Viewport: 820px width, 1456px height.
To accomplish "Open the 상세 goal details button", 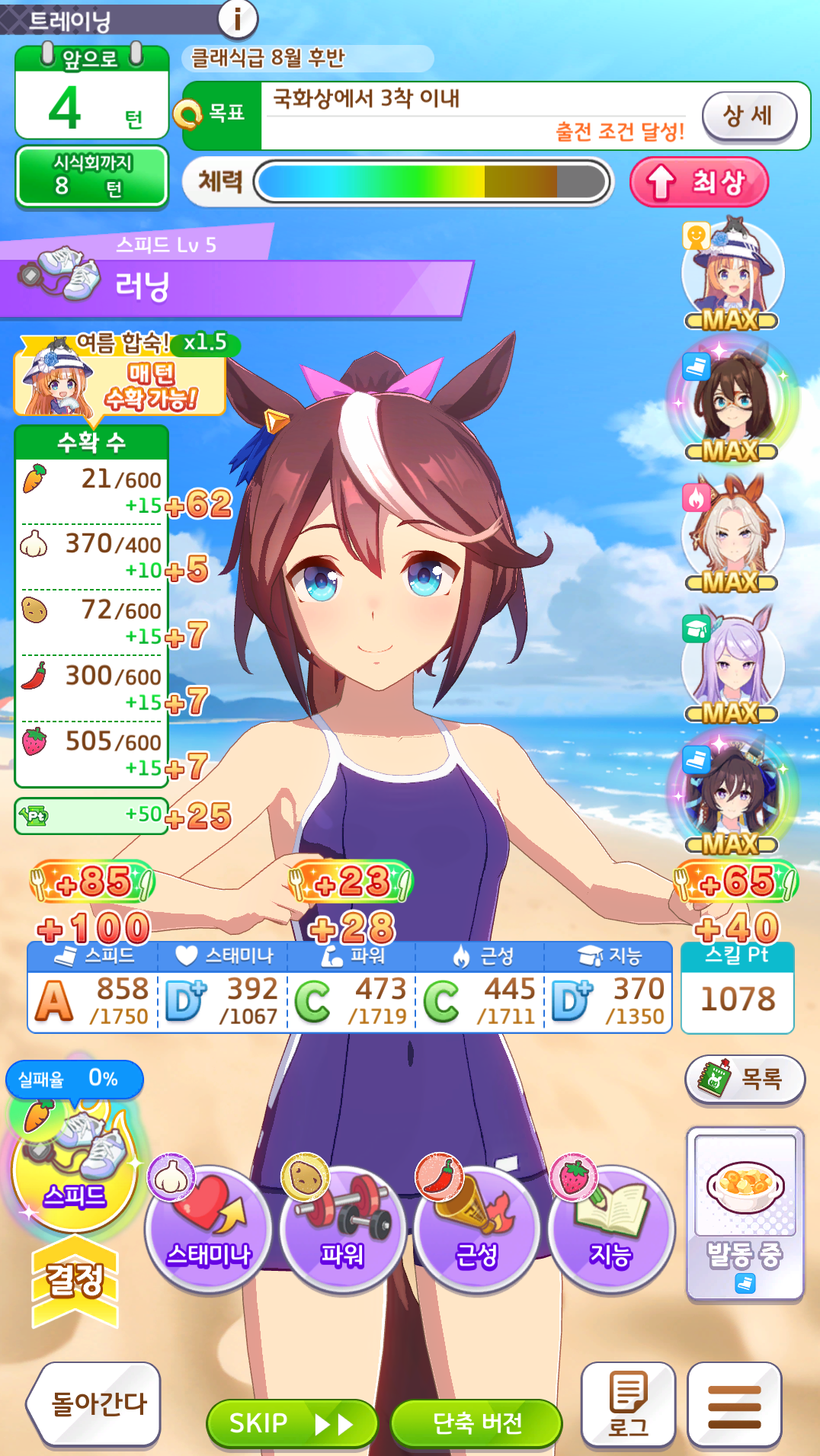I will click(x=748, y=117).
